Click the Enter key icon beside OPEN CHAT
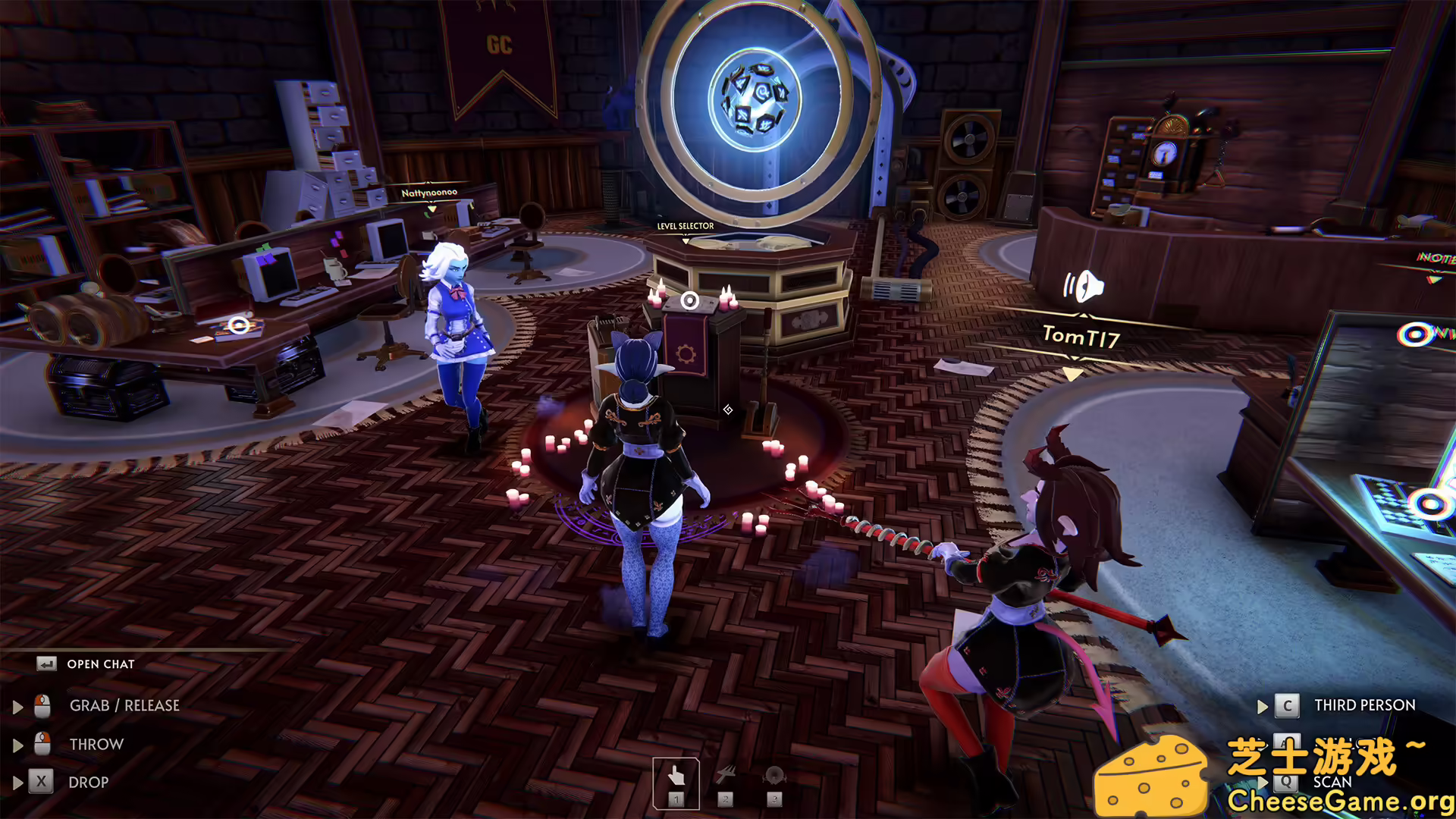The width and height of the screenshot is (1456, 819). [x=48, y=664]
